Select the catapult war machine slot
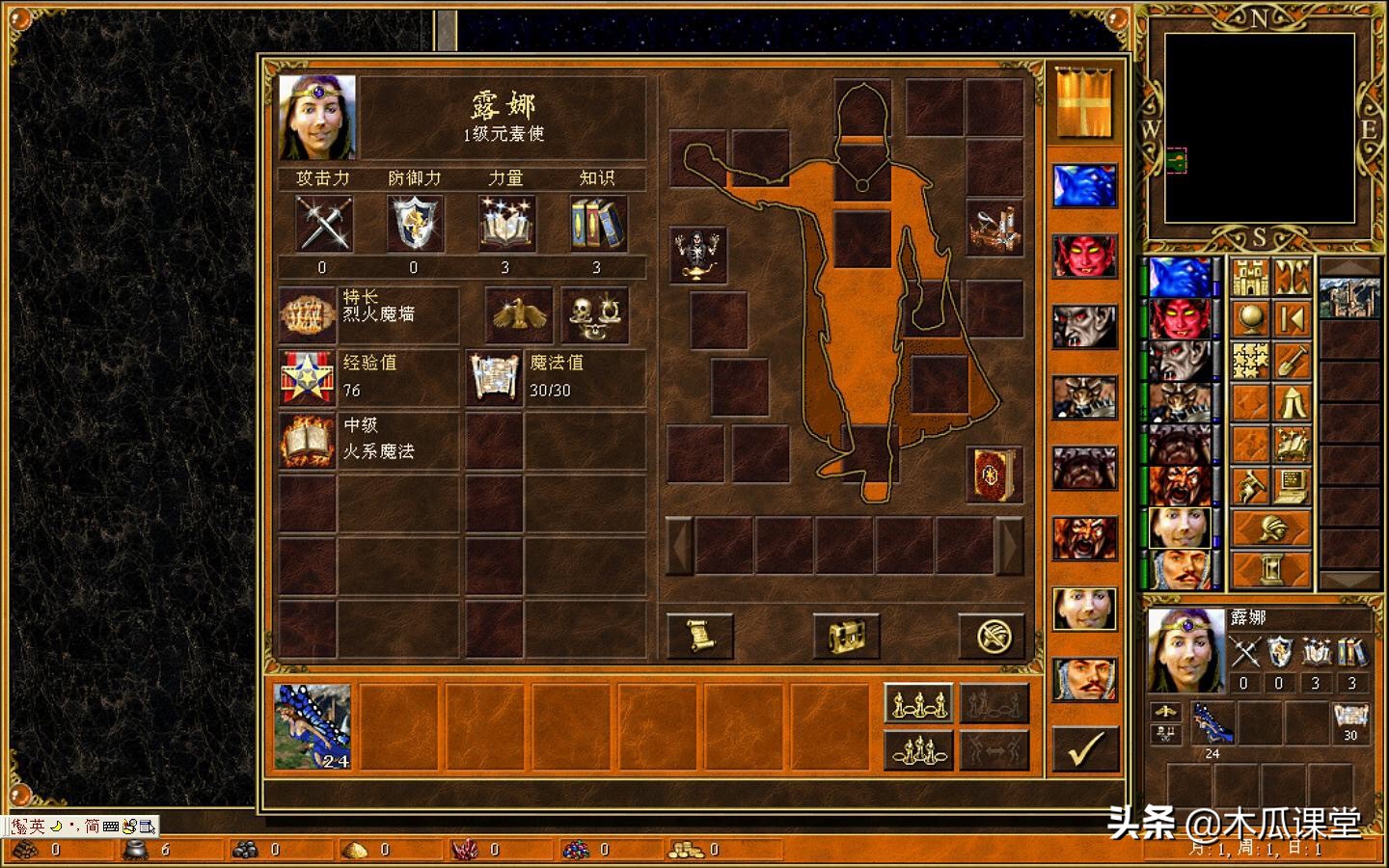This screenshot has width=1389, height=868. (x=994, y=229)
